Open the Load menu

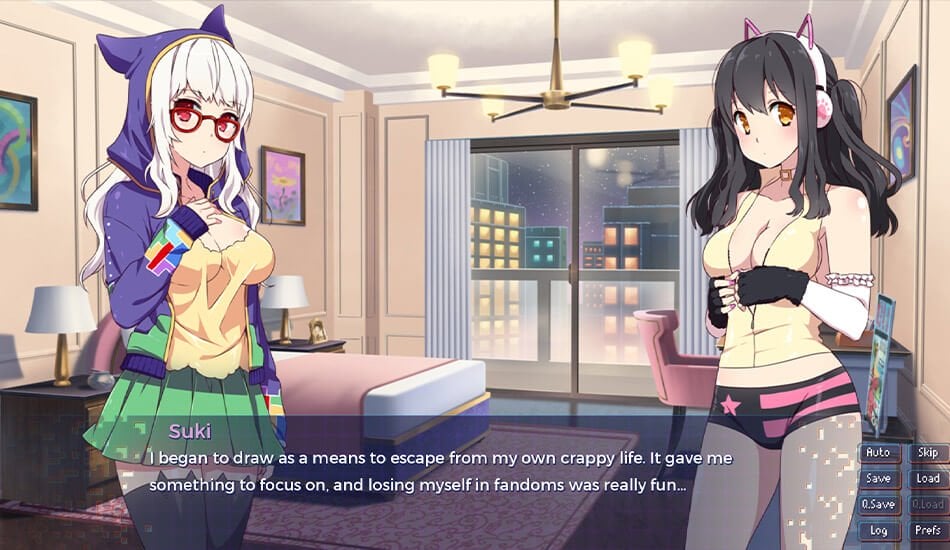[x=927, y=479]
